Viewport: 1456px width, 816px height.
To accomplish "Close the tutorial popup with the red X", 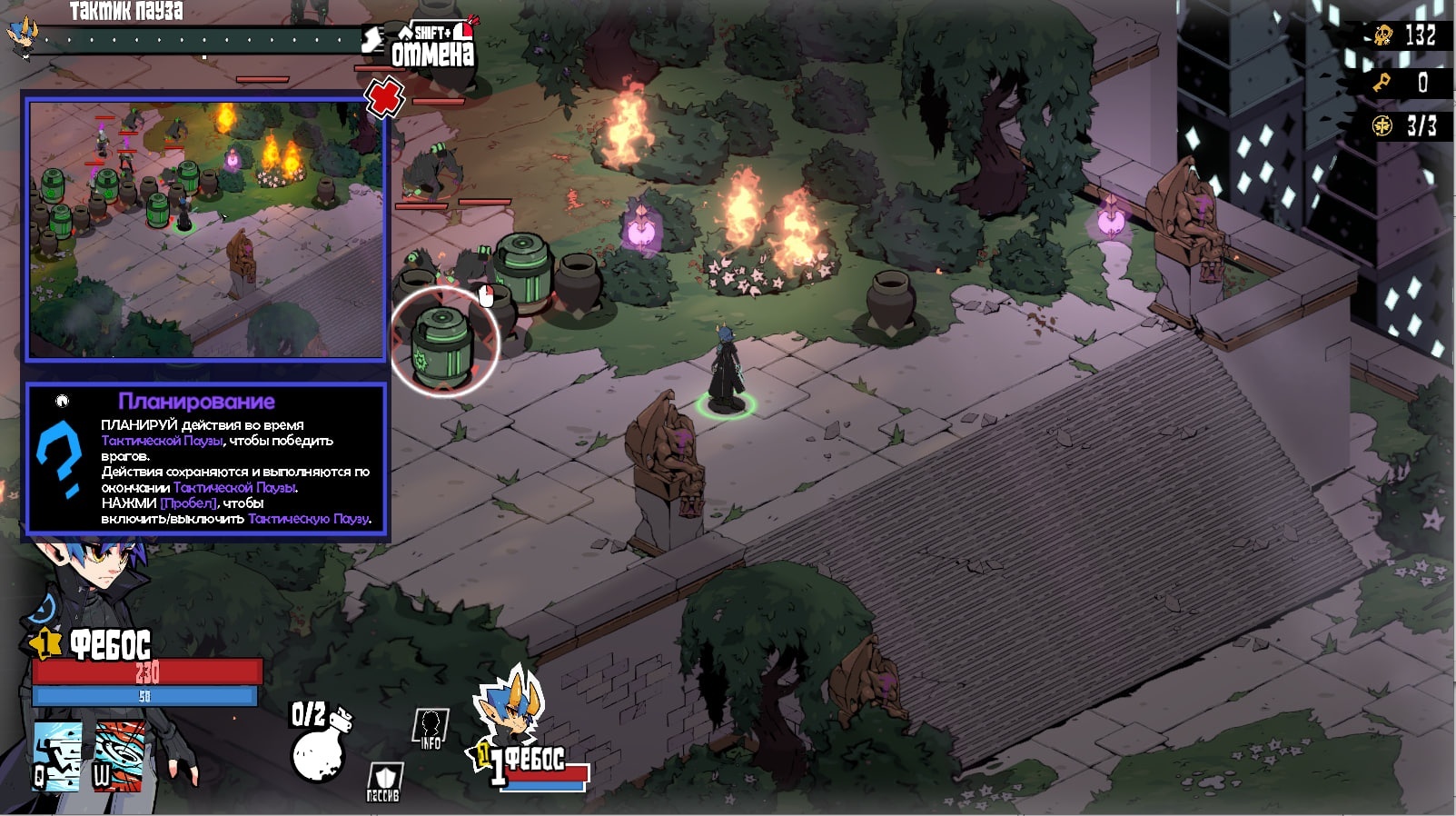I will [x=384, y=96].
